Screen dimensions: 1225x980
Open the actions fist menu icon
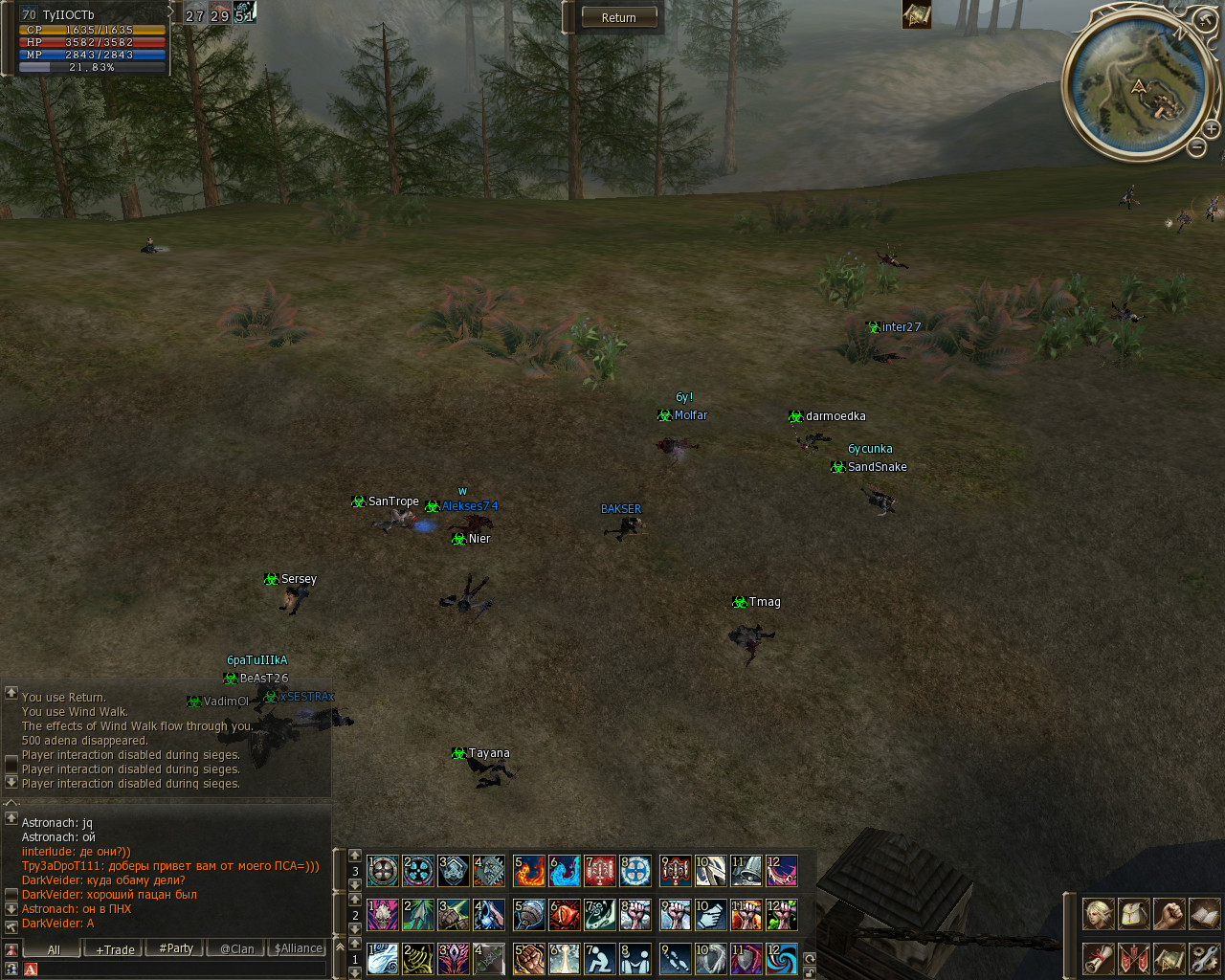pyautogui.click(x=1169, y=914)
